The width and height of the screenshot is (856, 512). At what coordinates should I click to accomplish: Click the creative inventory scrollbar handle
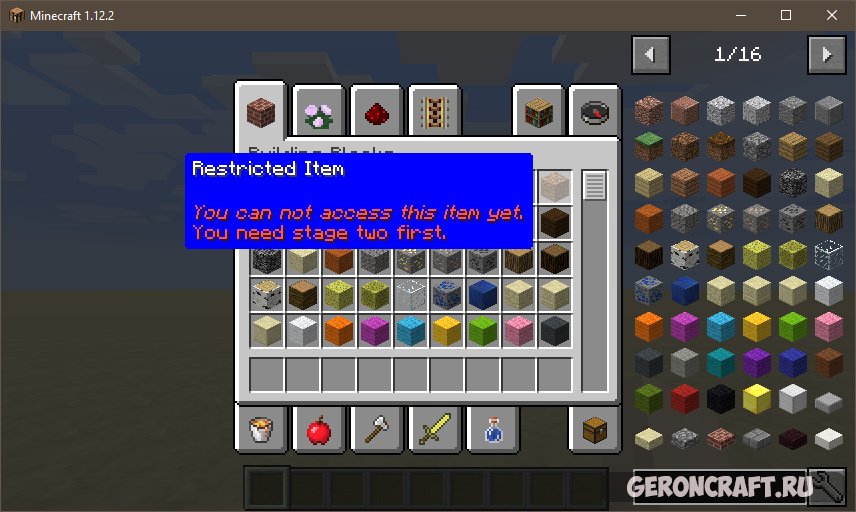point(595,186)
